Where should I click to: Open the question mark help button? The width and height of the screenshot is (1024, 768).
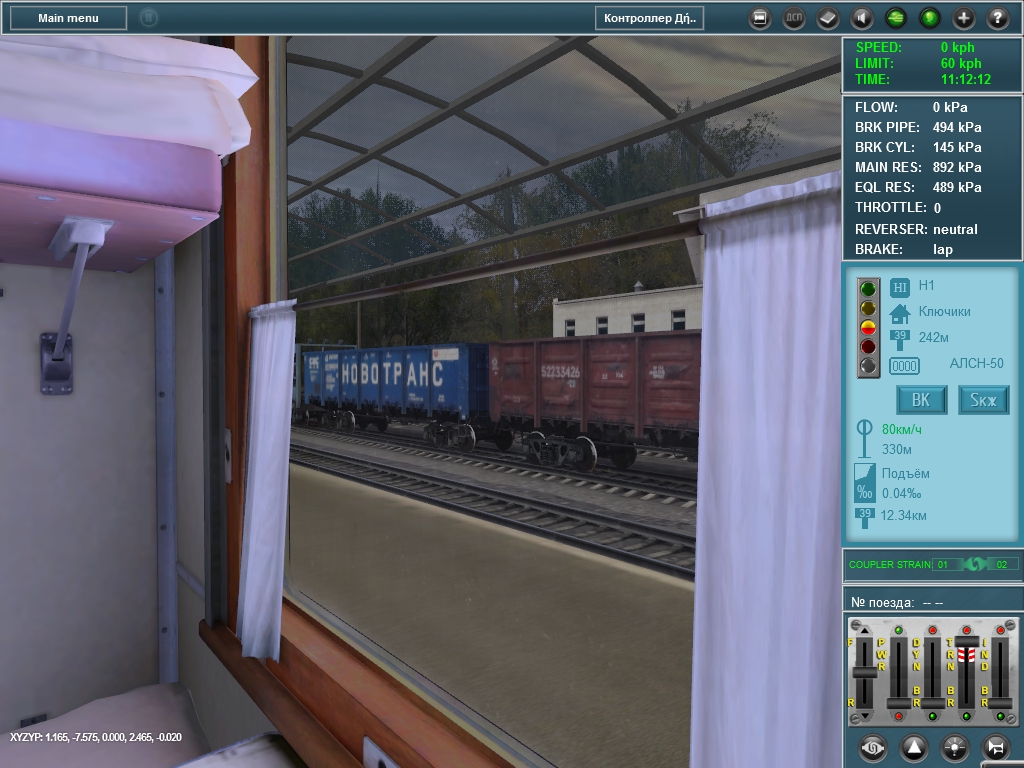click(998, 18)
